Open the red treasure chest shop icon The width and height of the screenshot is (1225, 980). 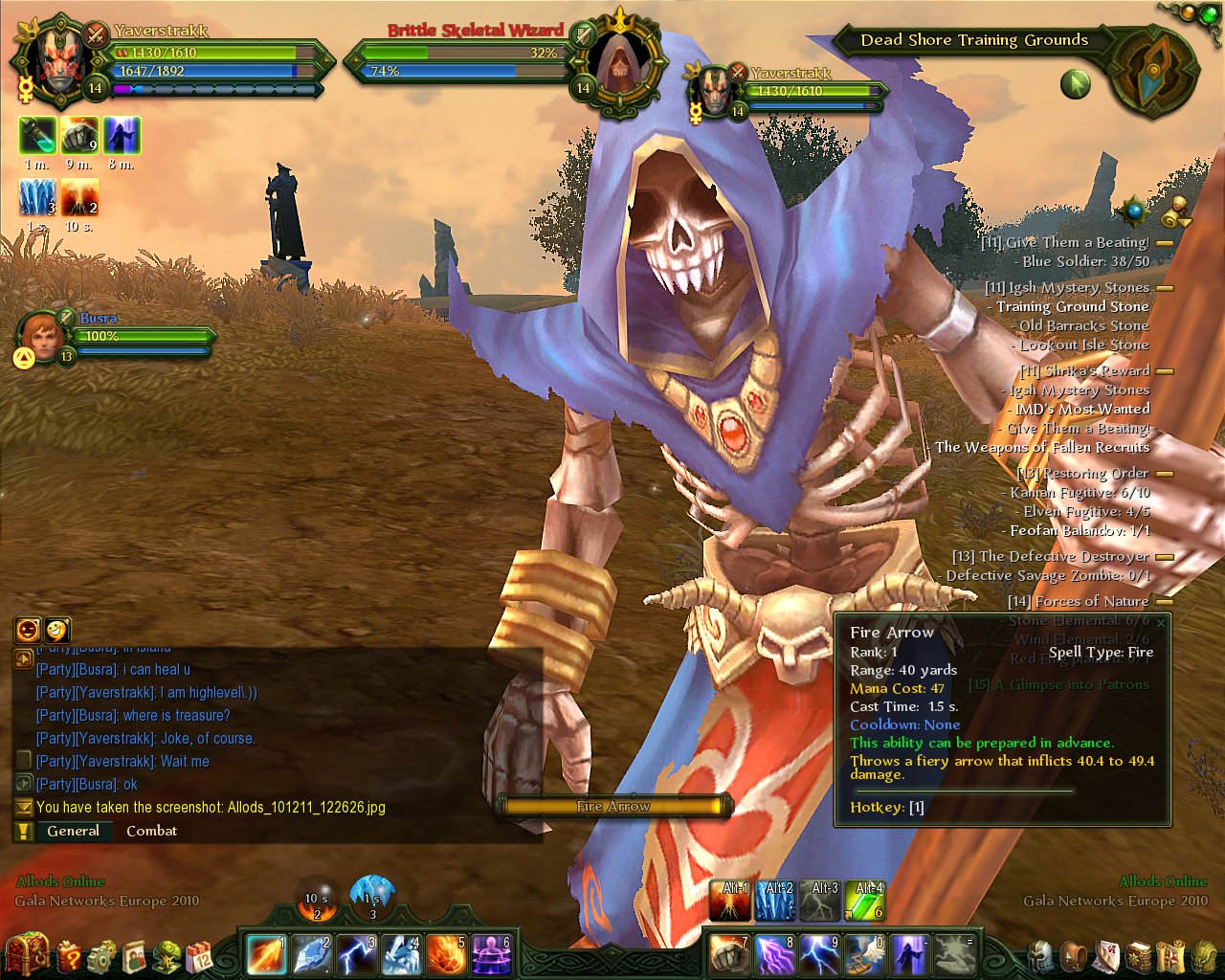(26, 953)
